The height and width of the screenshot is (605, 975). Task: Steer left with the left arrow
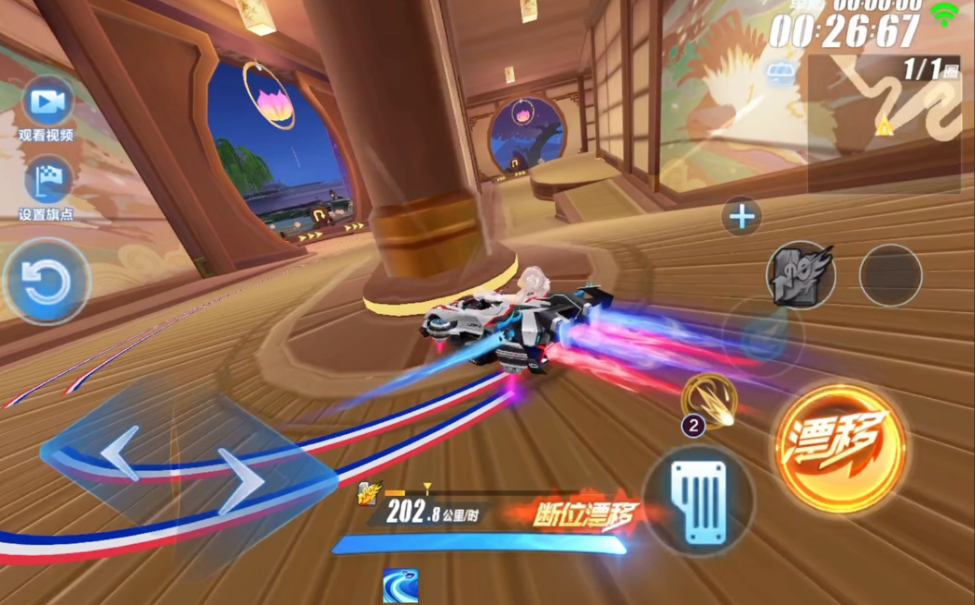coord(118,452)
